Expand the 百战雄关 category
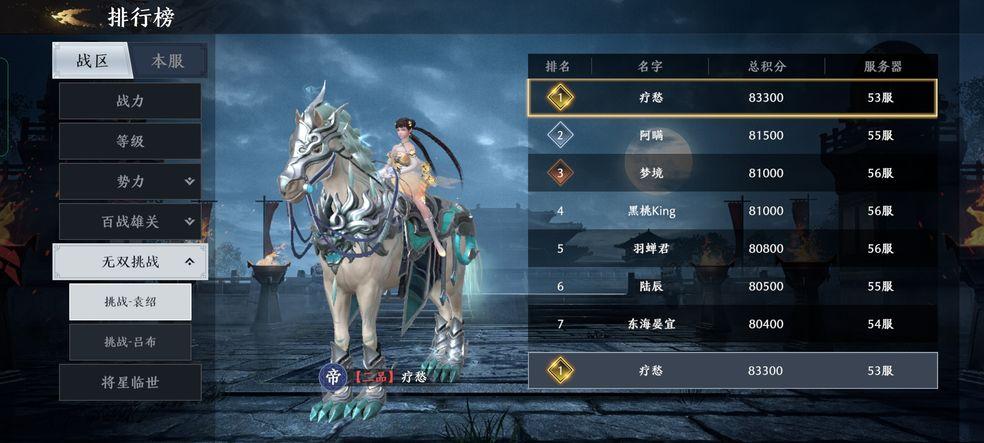 pos(130,221)
